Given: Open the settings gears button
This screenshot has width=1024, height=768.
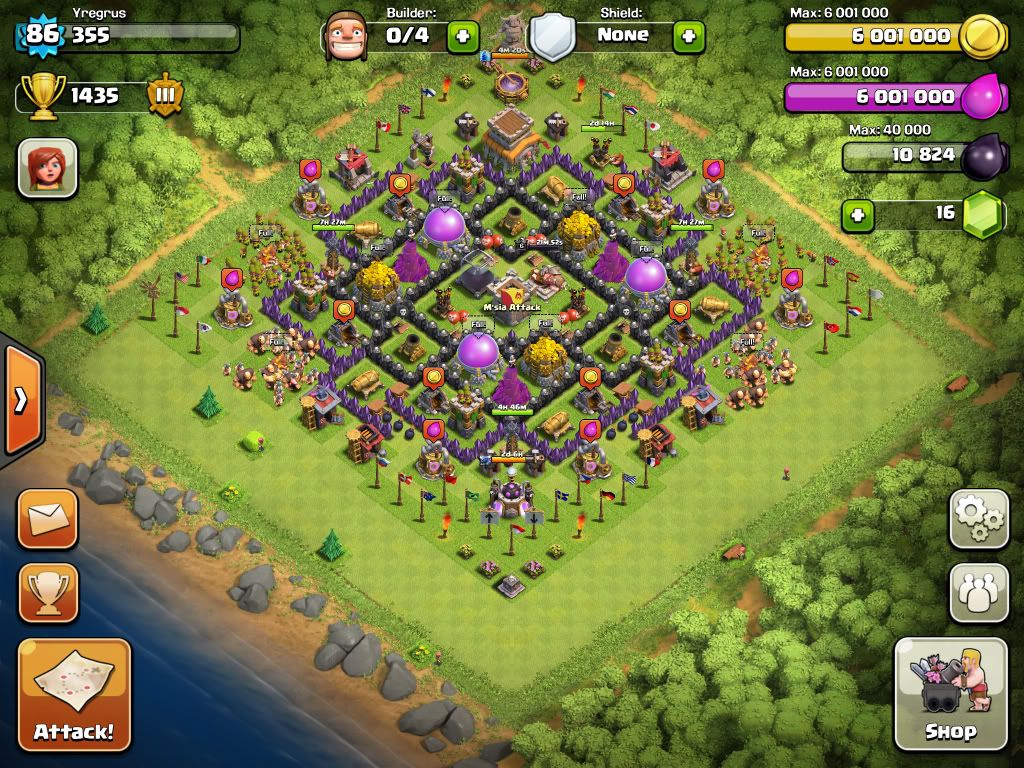Looking at the screenshot, I should point(978,519).
